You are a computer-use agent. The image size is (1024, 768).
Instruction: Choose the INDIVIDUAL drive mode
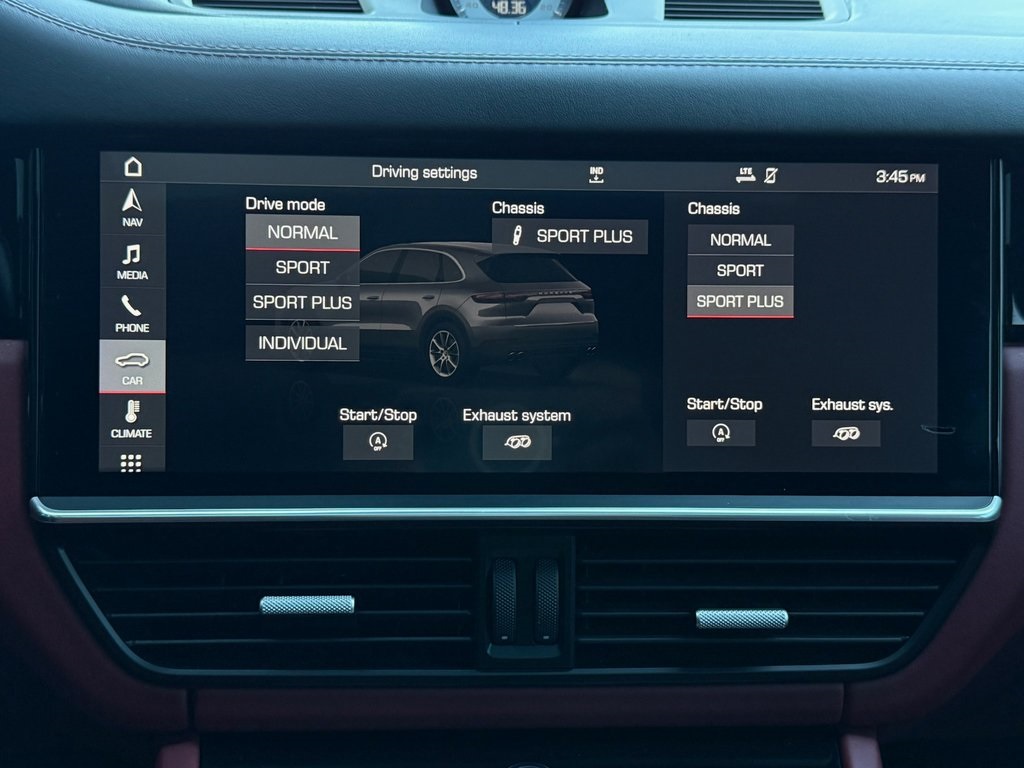(x=302, y=343)
